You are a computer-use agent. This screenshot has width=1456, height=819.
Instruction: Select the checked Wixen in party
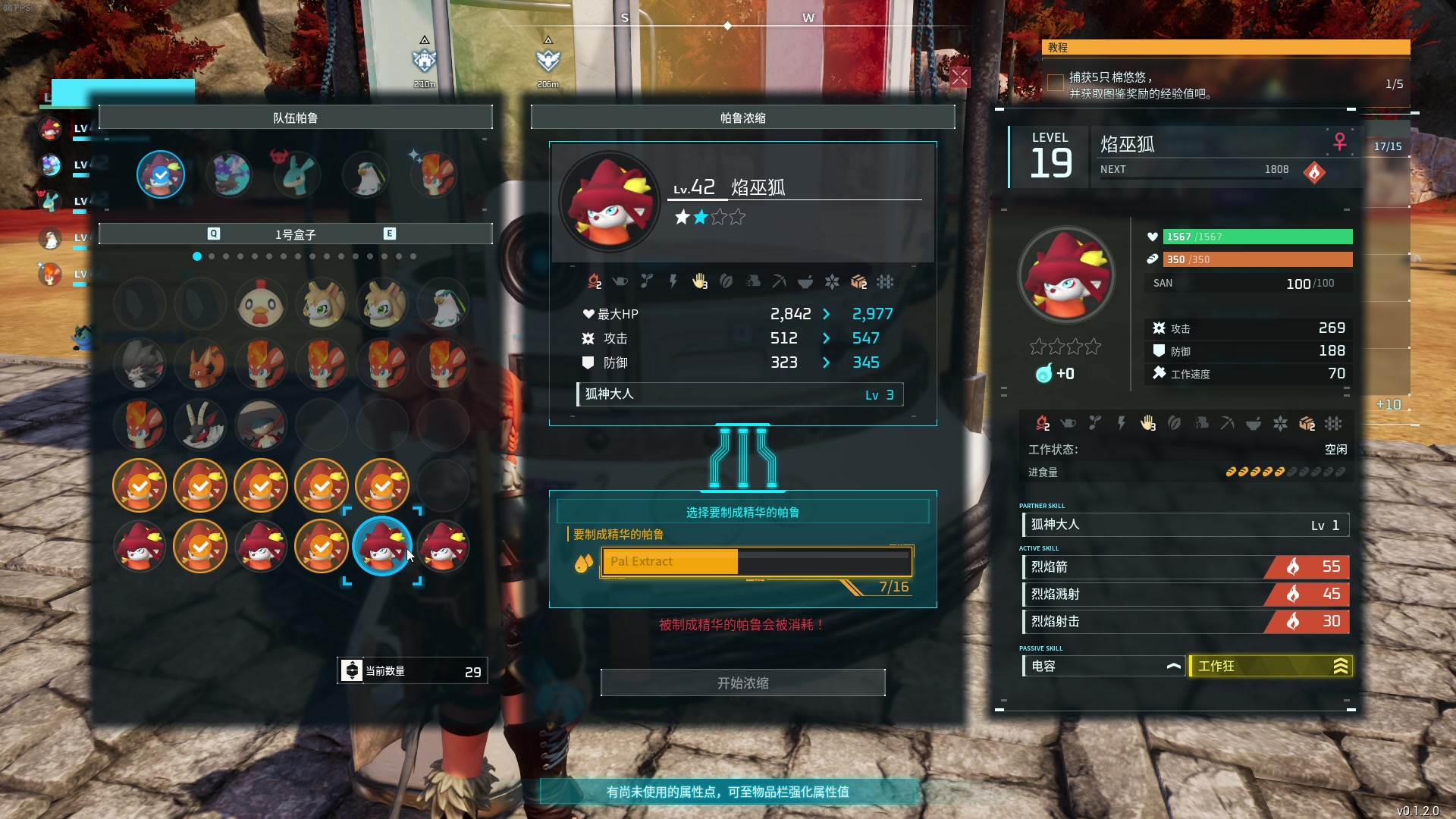pos(161,174)
